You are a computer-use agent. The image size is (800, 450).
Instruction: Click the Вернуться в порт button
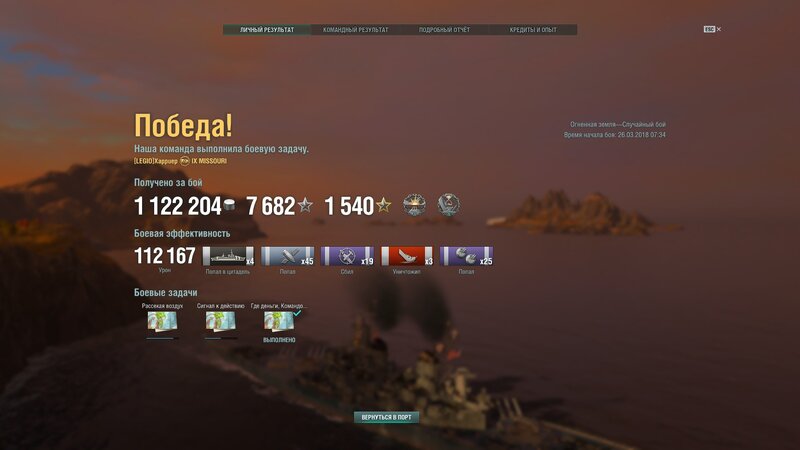[x=386, y=417]
